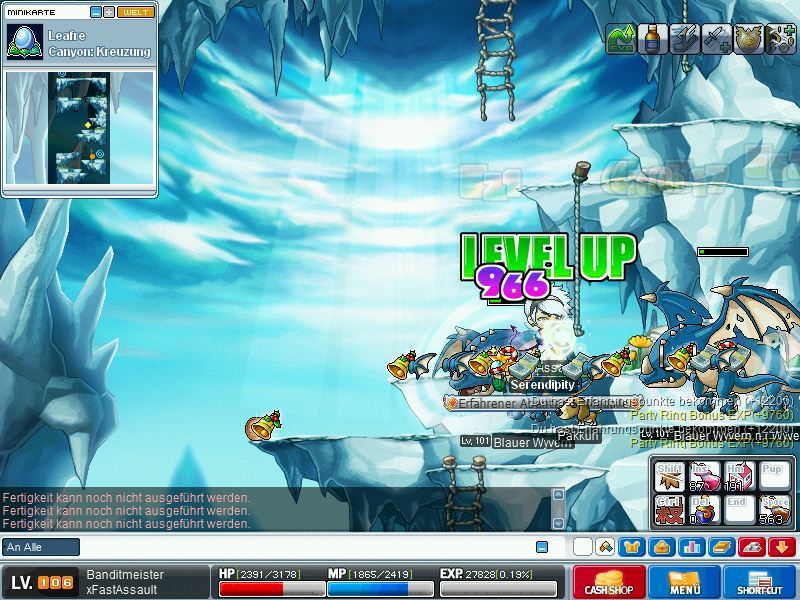Click the An Alle chat target selector
Screen dimensions: 800x600
coord(41,547)
